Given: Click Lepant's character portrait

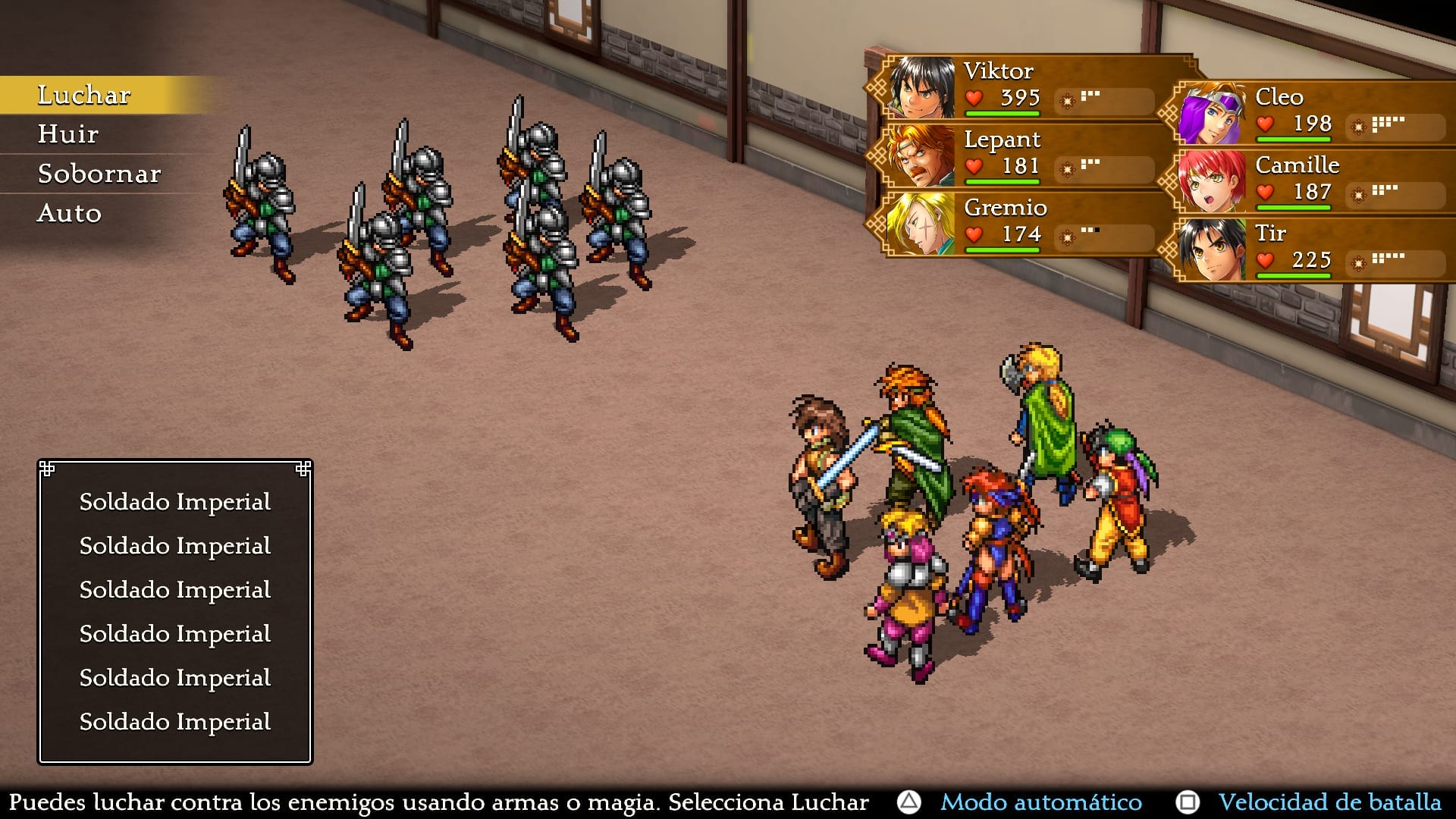Looking at the screenshot, I should coord(921,155).
